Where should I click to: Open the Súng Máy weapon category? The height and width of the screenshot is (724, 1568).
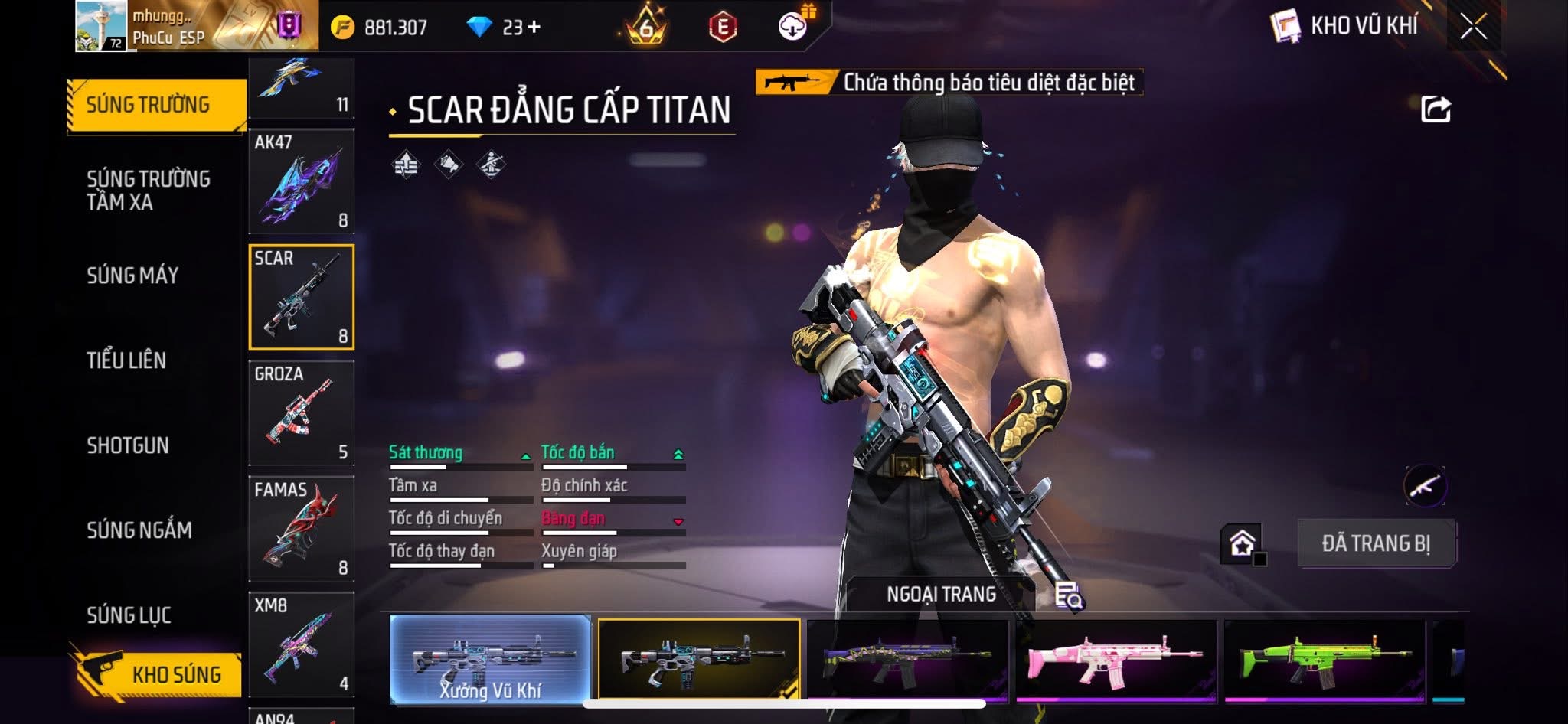pyautogui.click(x=132, y=276)
